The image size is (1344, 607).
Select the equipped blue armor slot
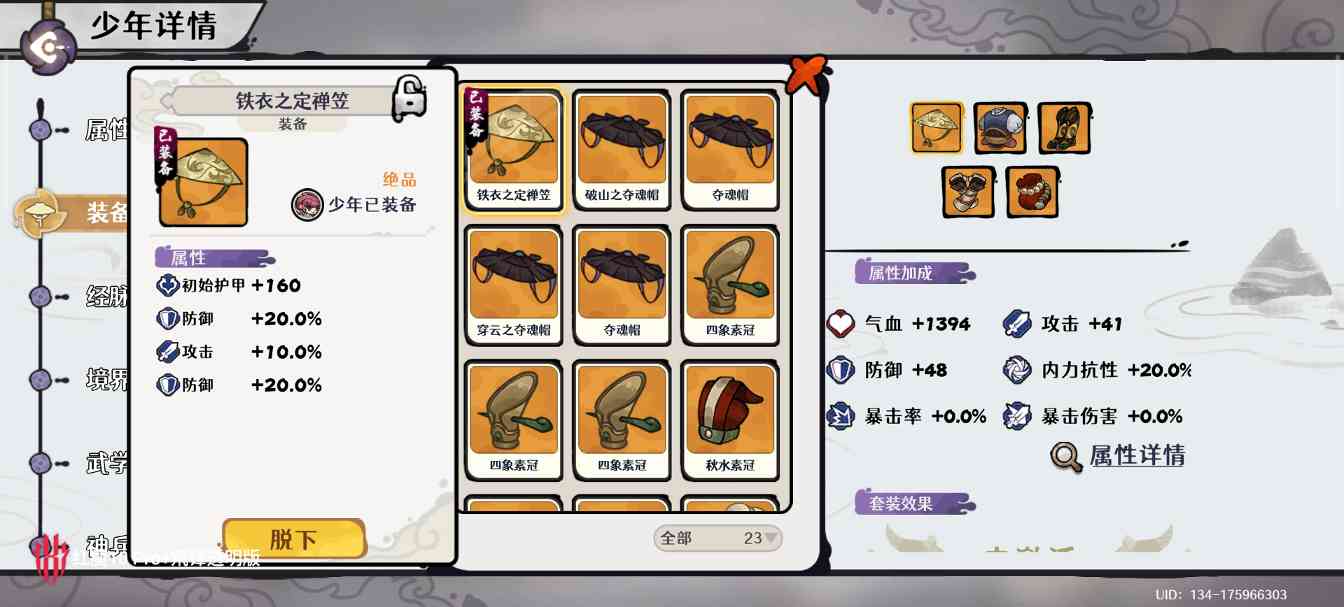tap(1000, 129)
